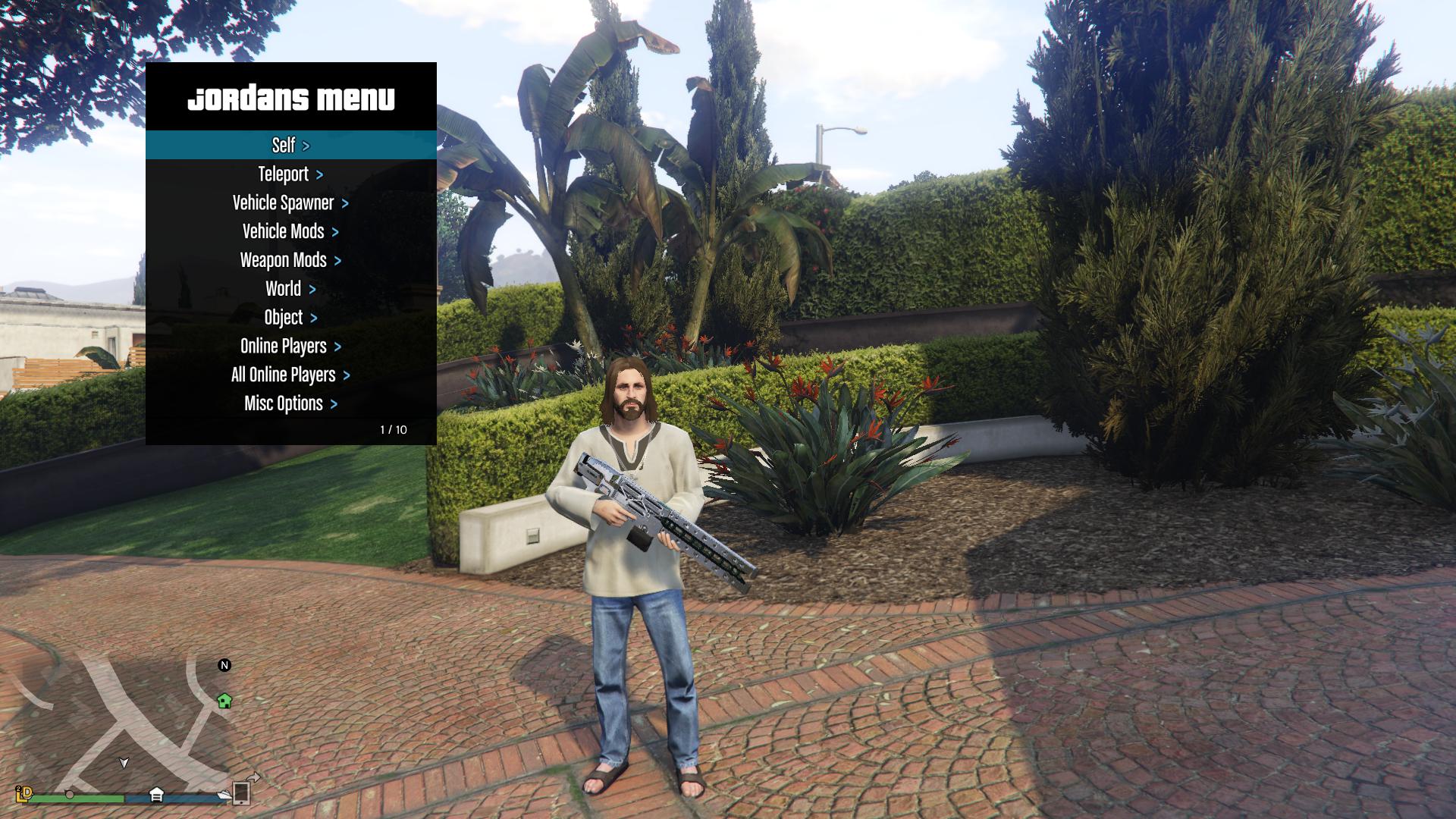Choose the Online Players entry
The height and width of the screenshot is (819, 1456).
(x=290, y=347)
